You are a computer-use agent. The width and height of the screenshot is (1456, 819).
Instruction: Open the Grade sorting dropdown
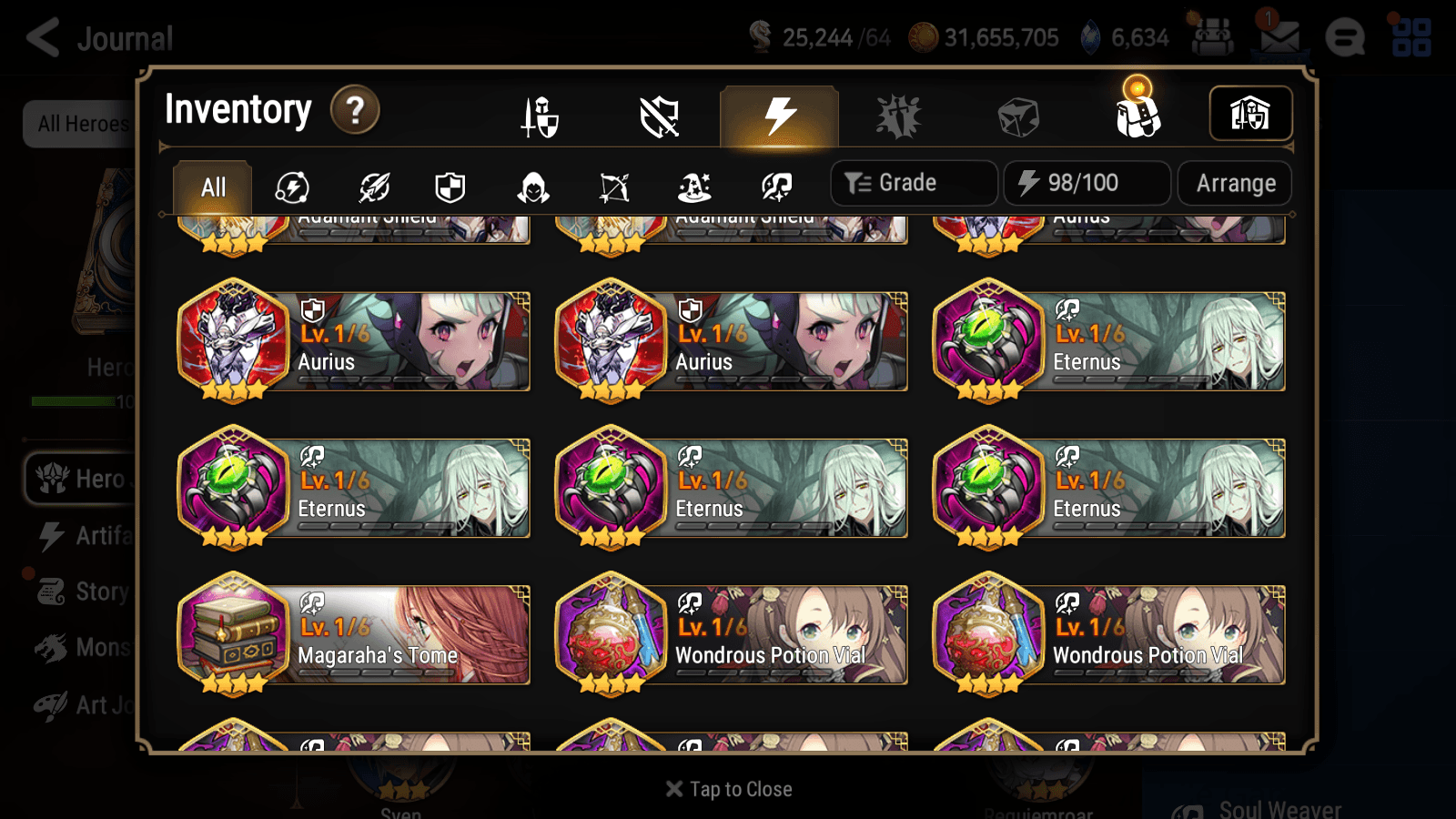click(x=913, y=183)
